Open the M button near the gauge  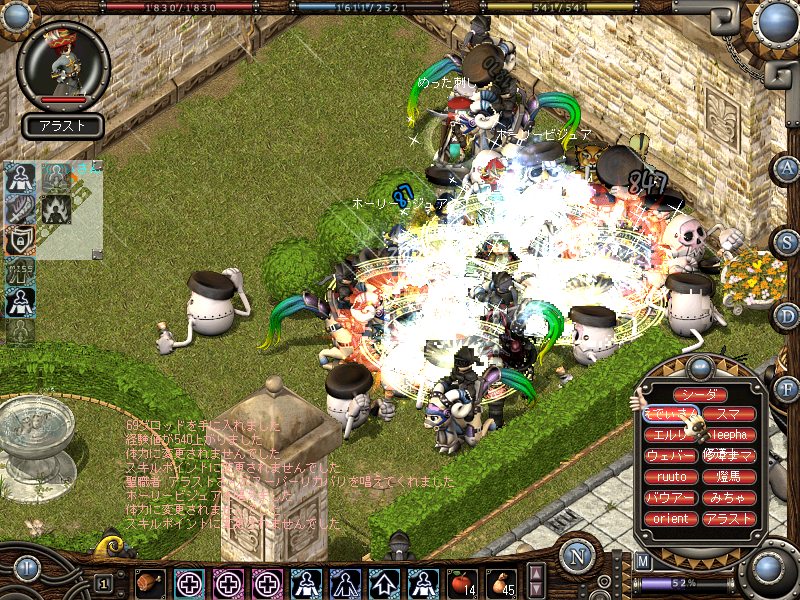point(643,561)
